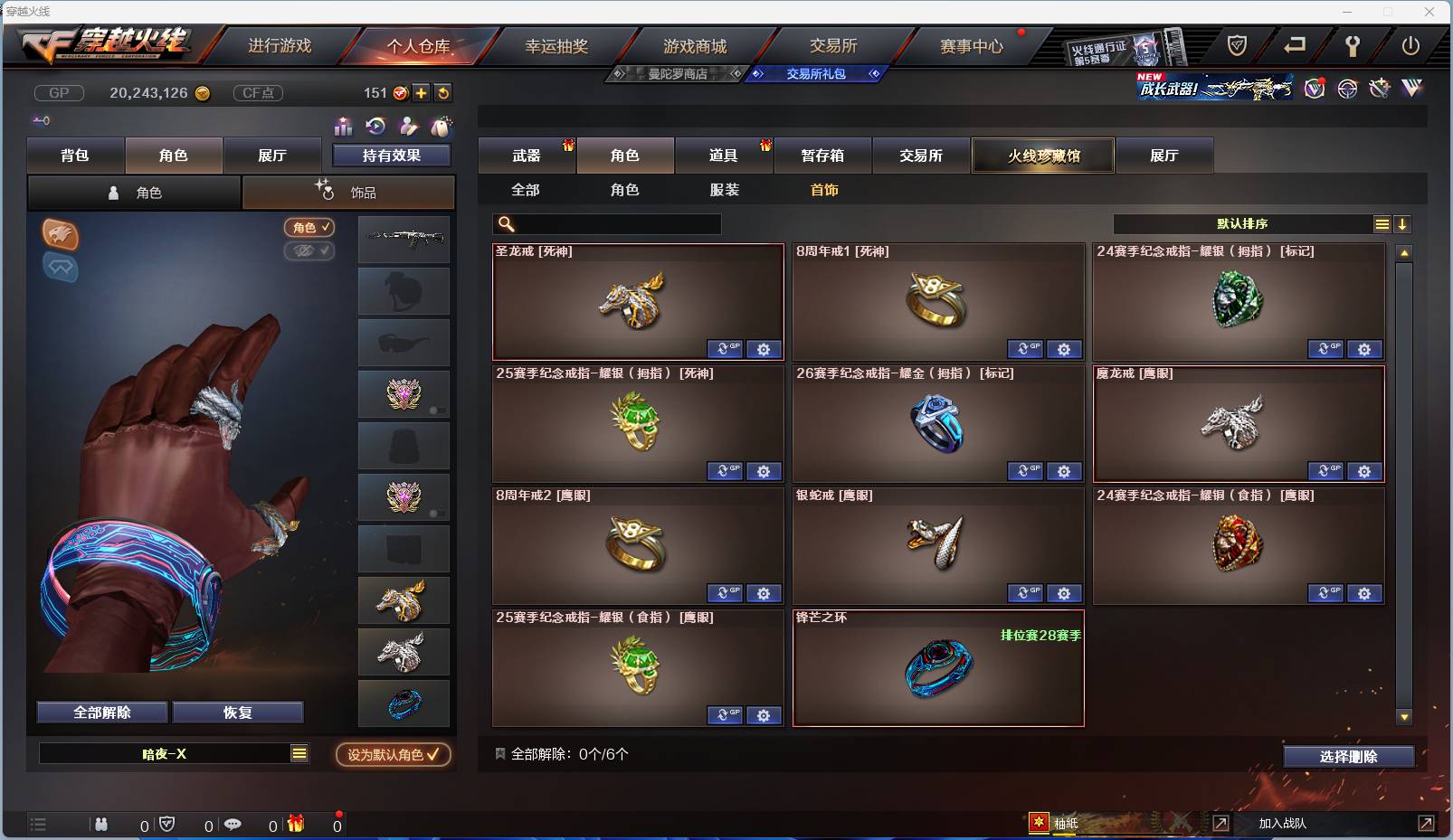
Task: Open the friends list icon in bottom bar
Action: [100, 824]
